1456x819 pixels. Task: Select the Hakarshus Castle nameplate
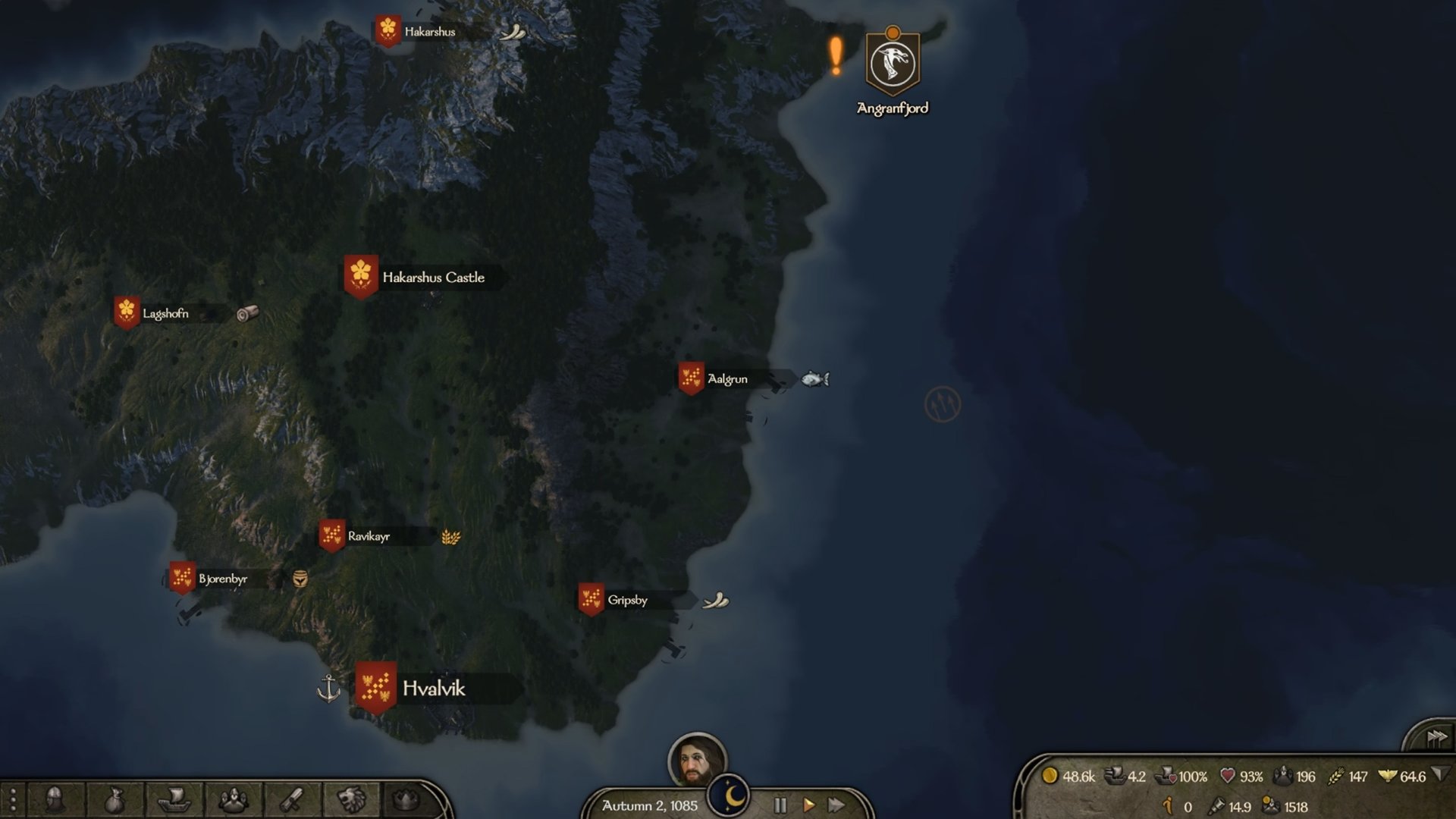[x=432, y=278]
